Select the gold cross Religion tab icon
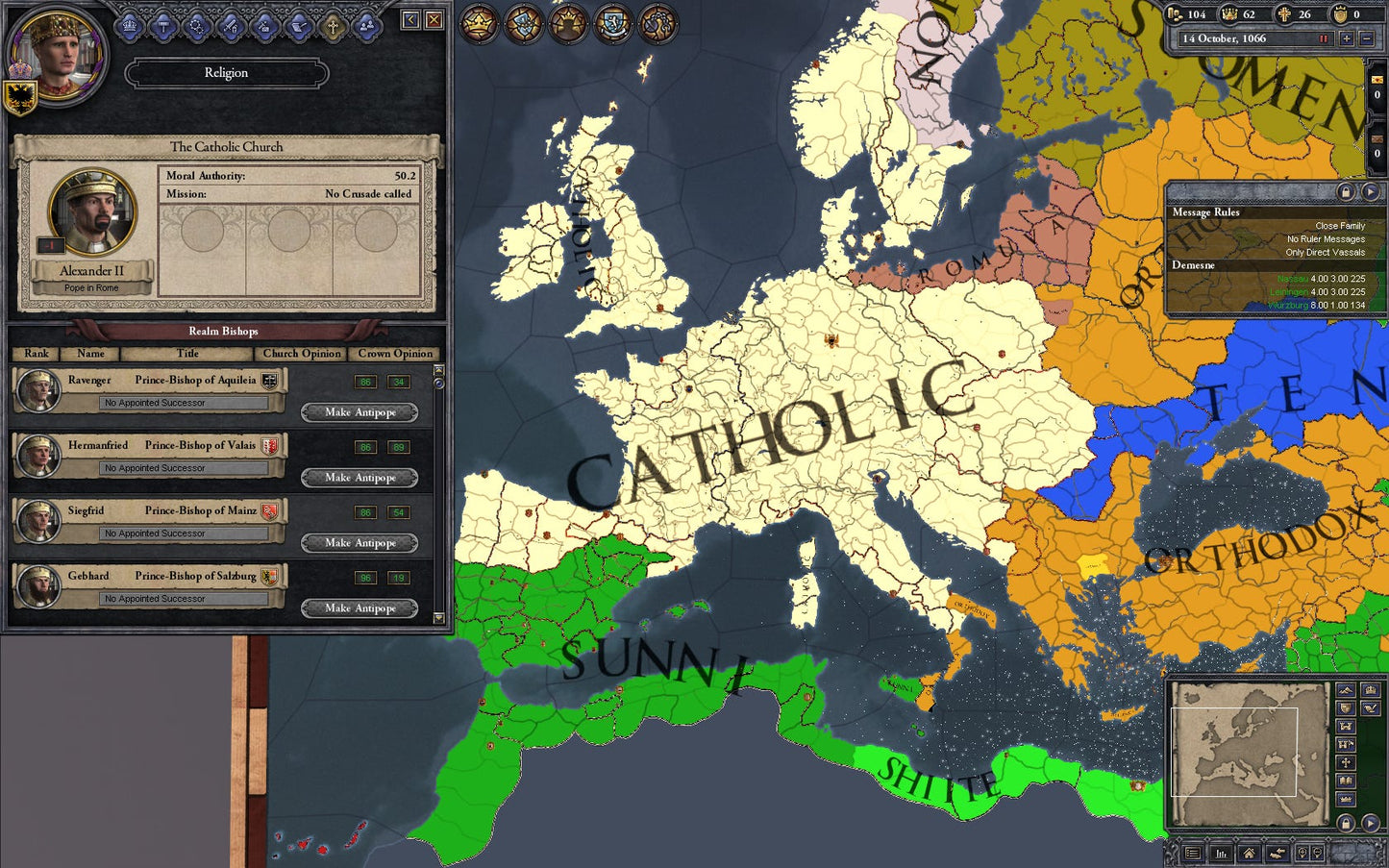1389x868 pixels. 332,24
